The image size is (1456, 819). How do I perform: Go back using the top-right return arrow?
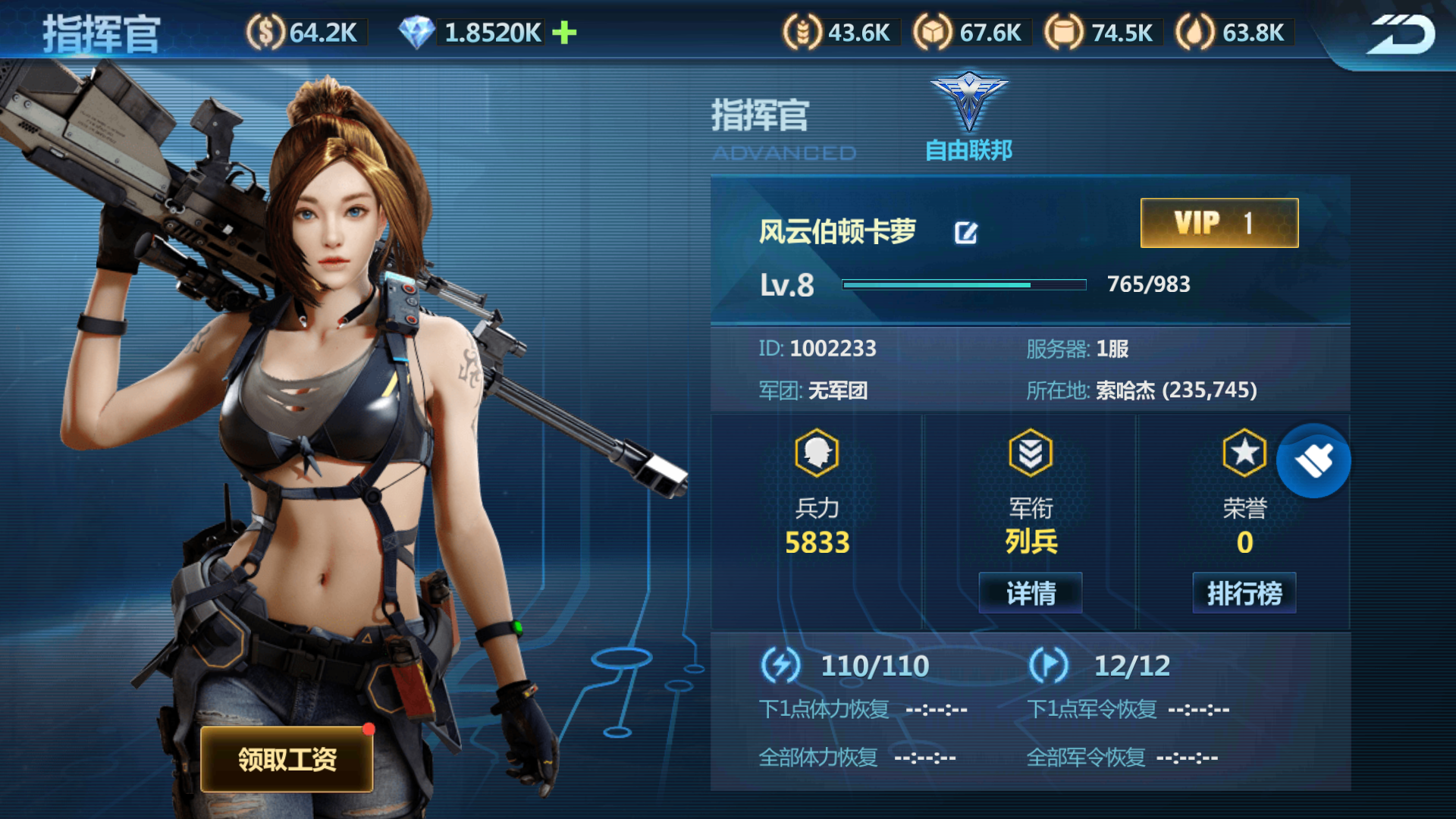pyautogui.click(x=1401, y=35)
